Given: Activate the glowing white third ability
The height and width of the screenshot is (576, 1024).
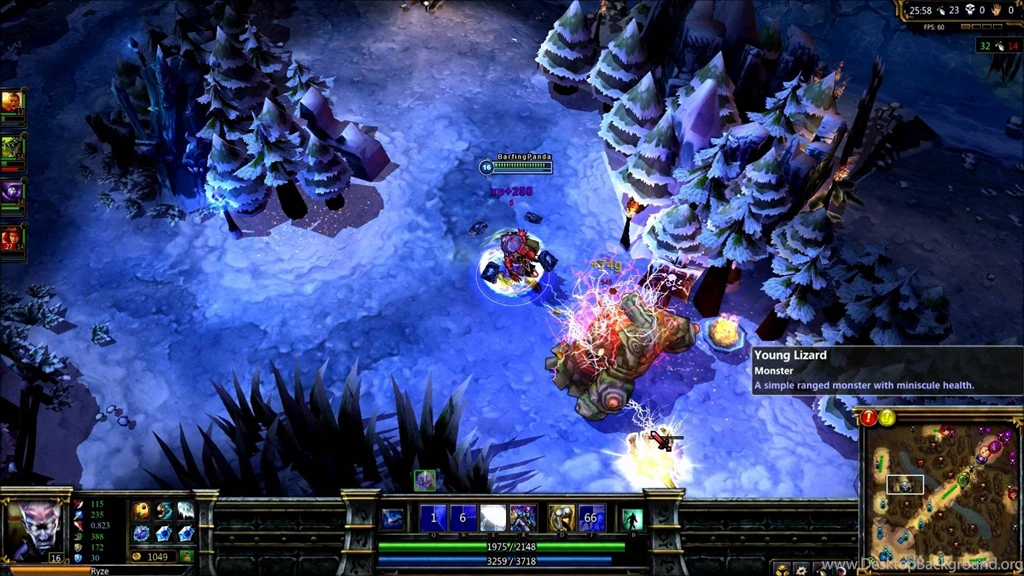Looking at the screenshot, I should [492, 517].
